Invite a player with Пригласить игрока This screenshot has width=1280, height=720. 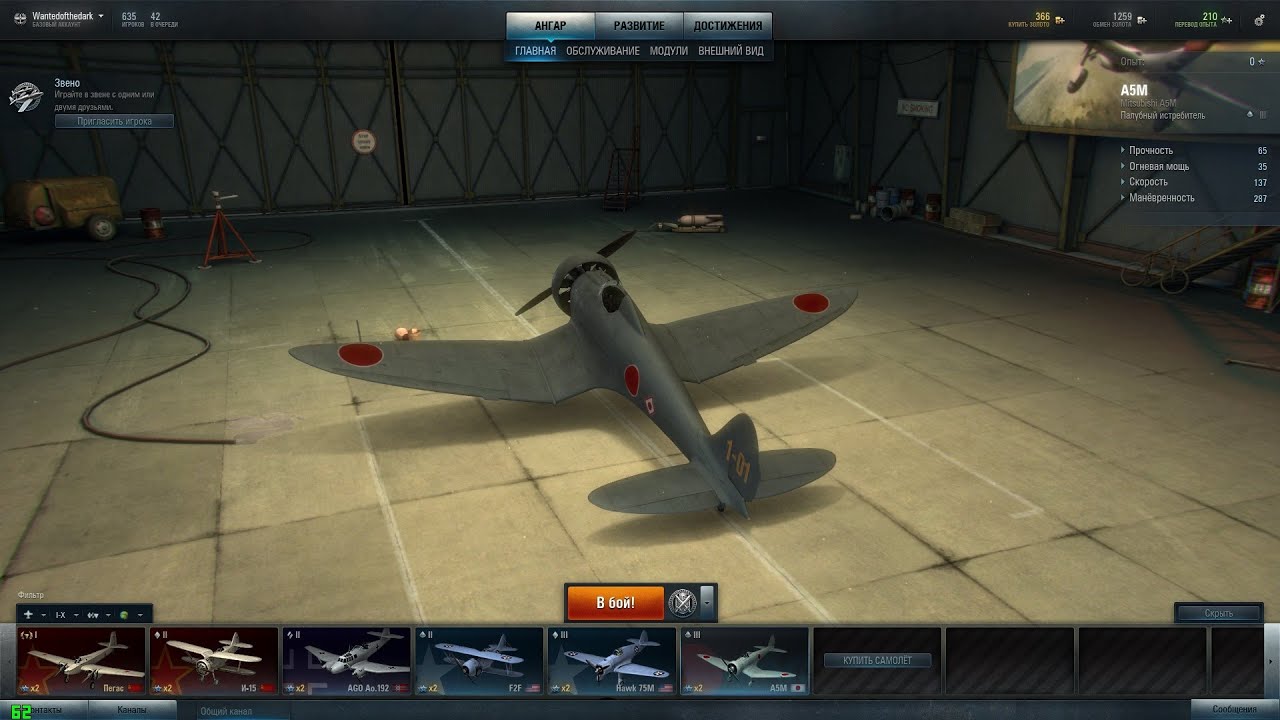(114, 121)
